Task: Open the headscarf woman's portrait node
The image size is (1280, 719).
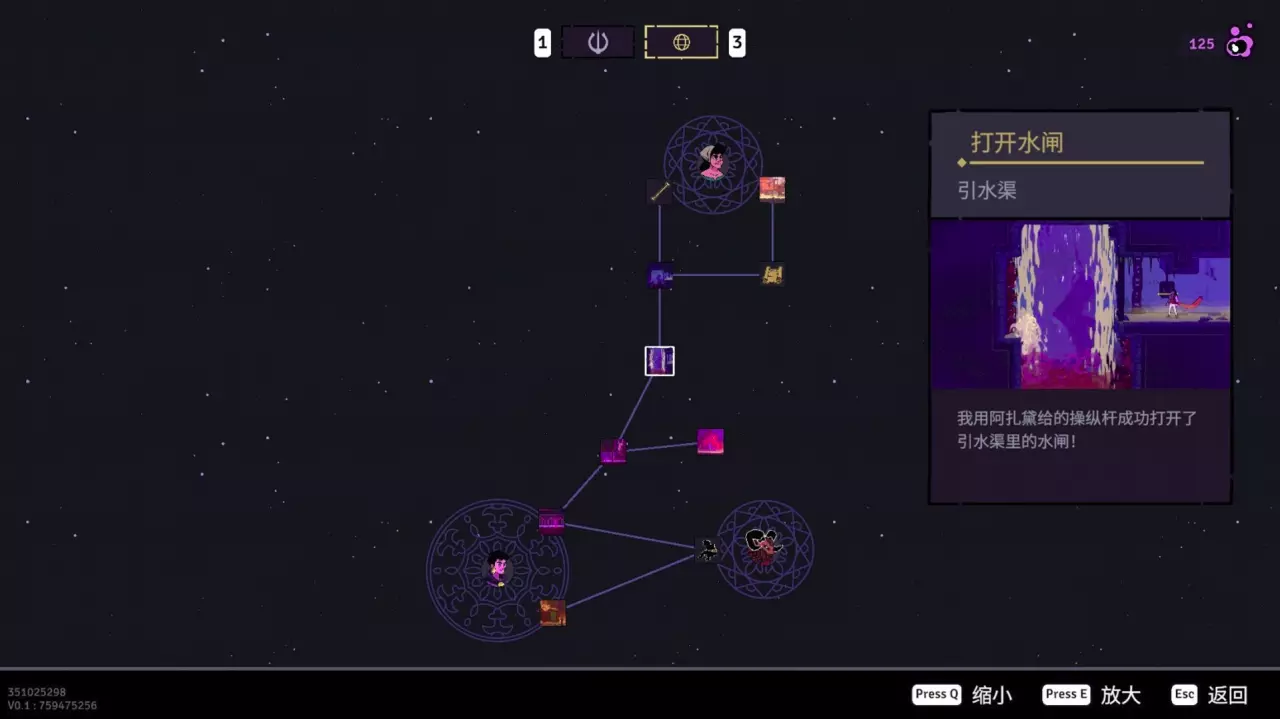Action: (x=713, y=163)
